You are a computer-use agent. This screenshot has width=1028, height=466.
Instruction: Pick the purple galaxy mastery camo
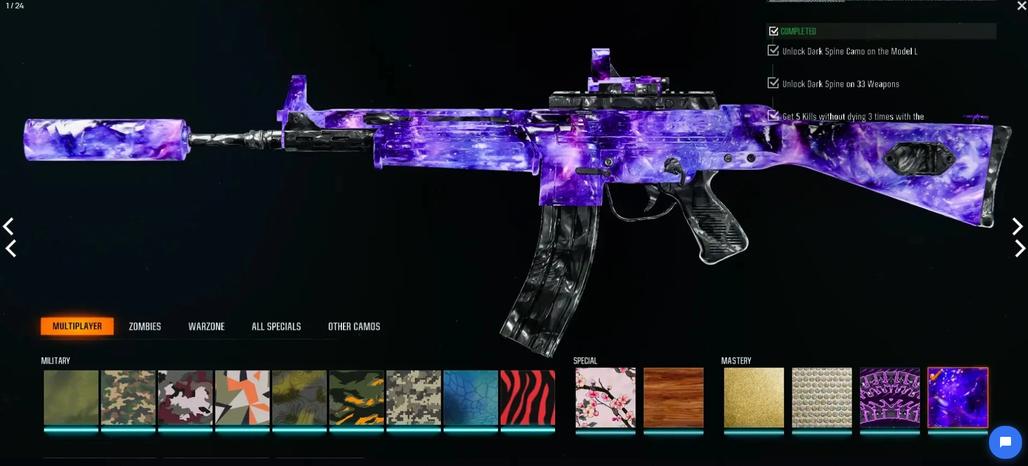pyautogui.click(x=958, y=398)
